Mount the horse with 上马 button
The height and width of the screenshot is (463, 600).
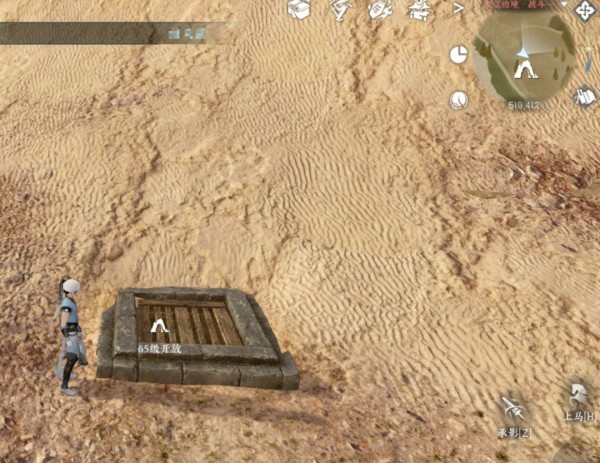(x=578, y=397)
